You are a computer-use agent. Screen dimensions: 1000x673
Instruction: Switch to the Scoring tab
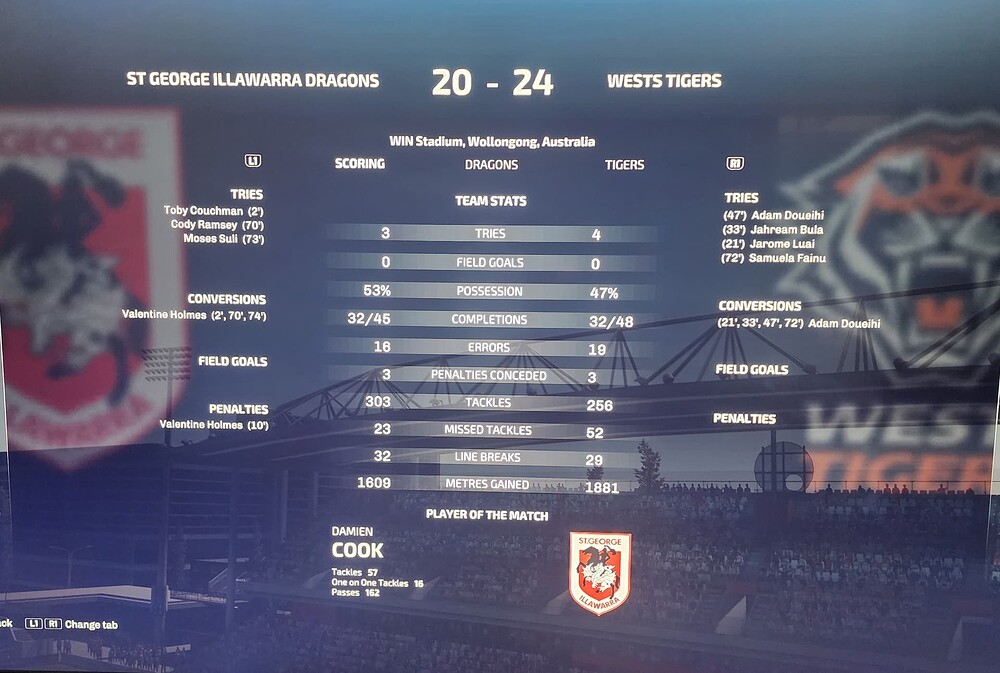click(x=359, y=164)
